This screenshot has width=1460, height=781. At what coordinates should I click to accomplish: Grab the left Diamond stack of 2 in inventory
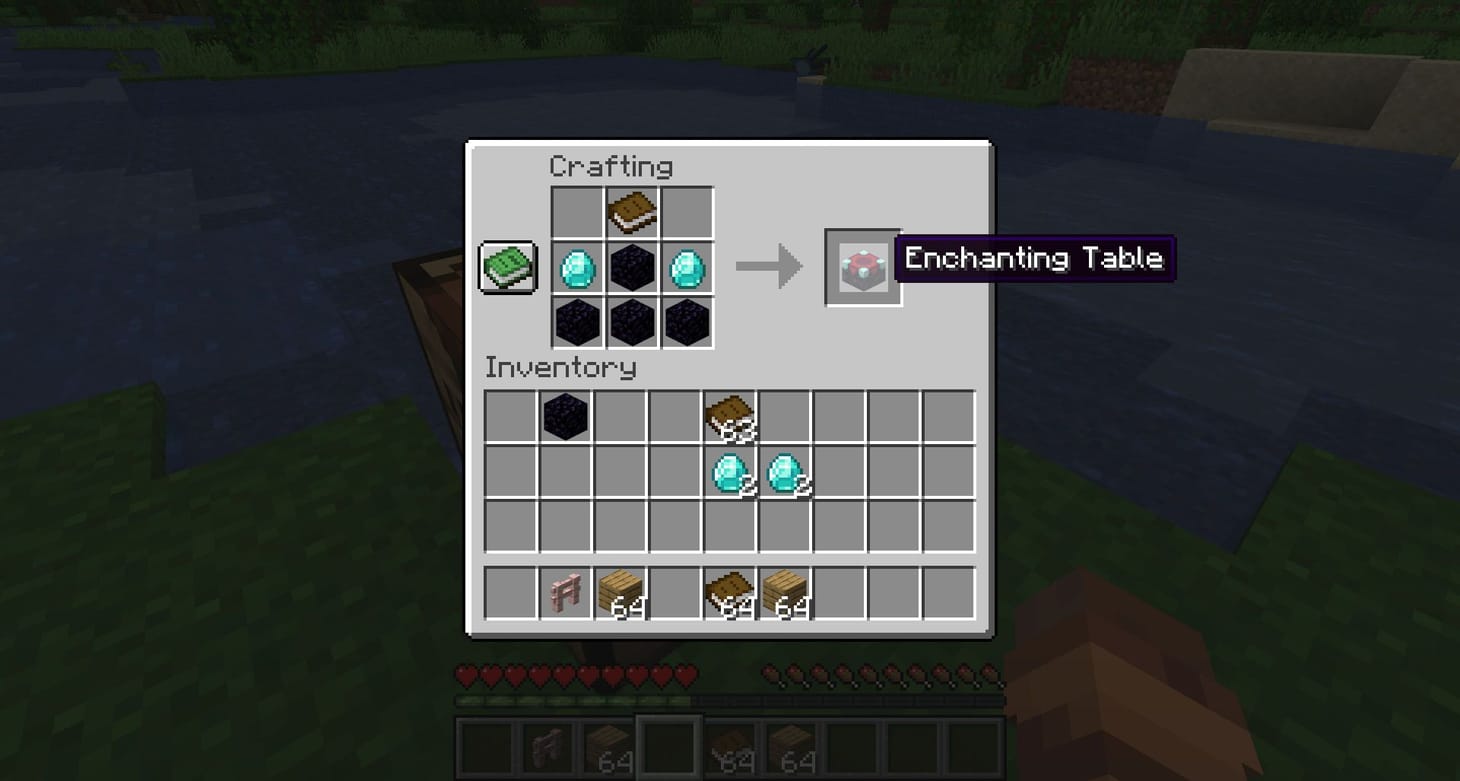(x=731, y=471)
